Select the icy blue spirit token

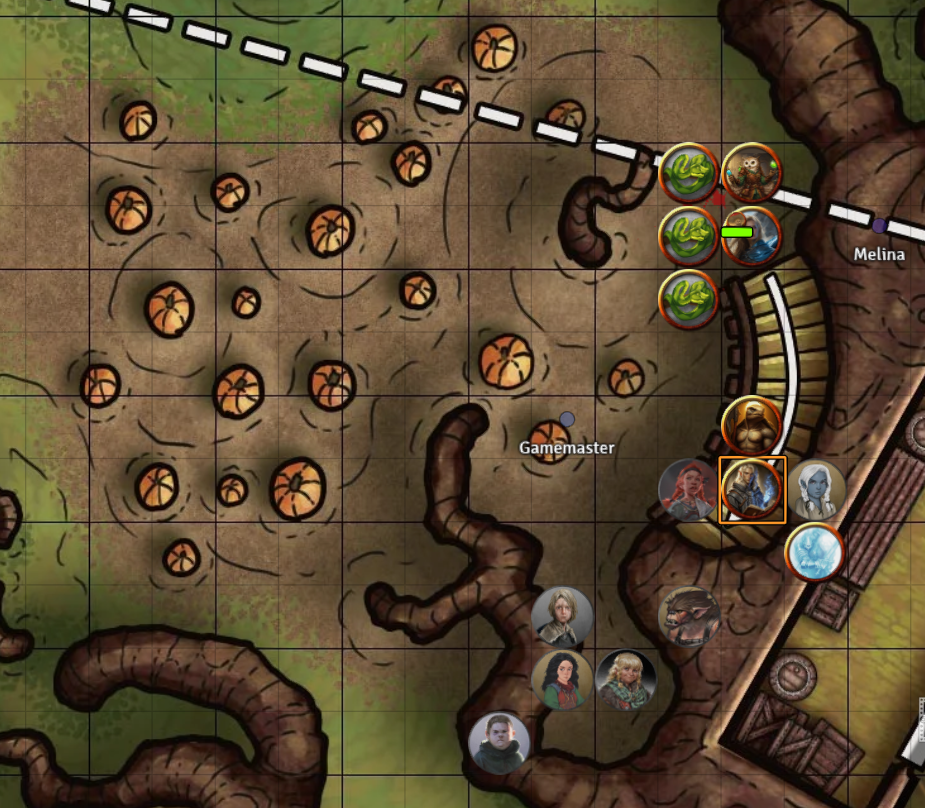815,551
